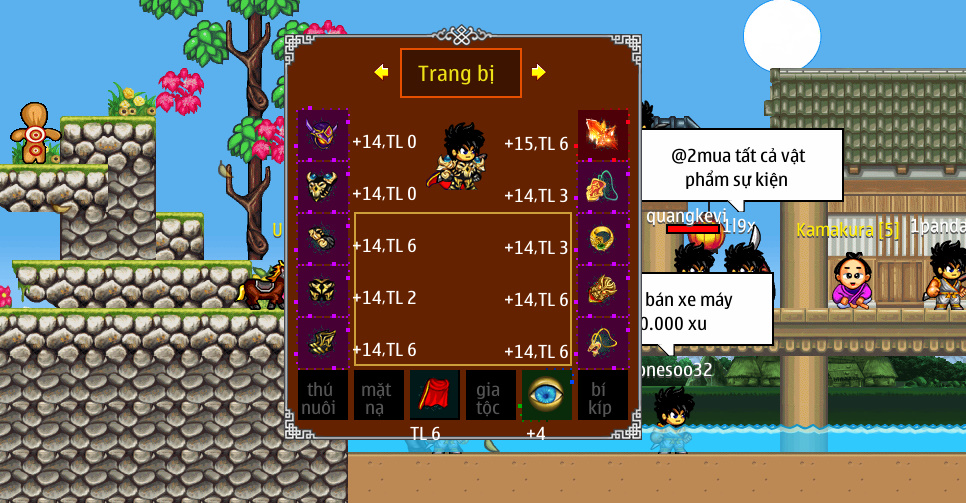The width and height of the screenshot is (966, 503).
Task: Select the gold and green ring slot
Action: tap(603, 239)
